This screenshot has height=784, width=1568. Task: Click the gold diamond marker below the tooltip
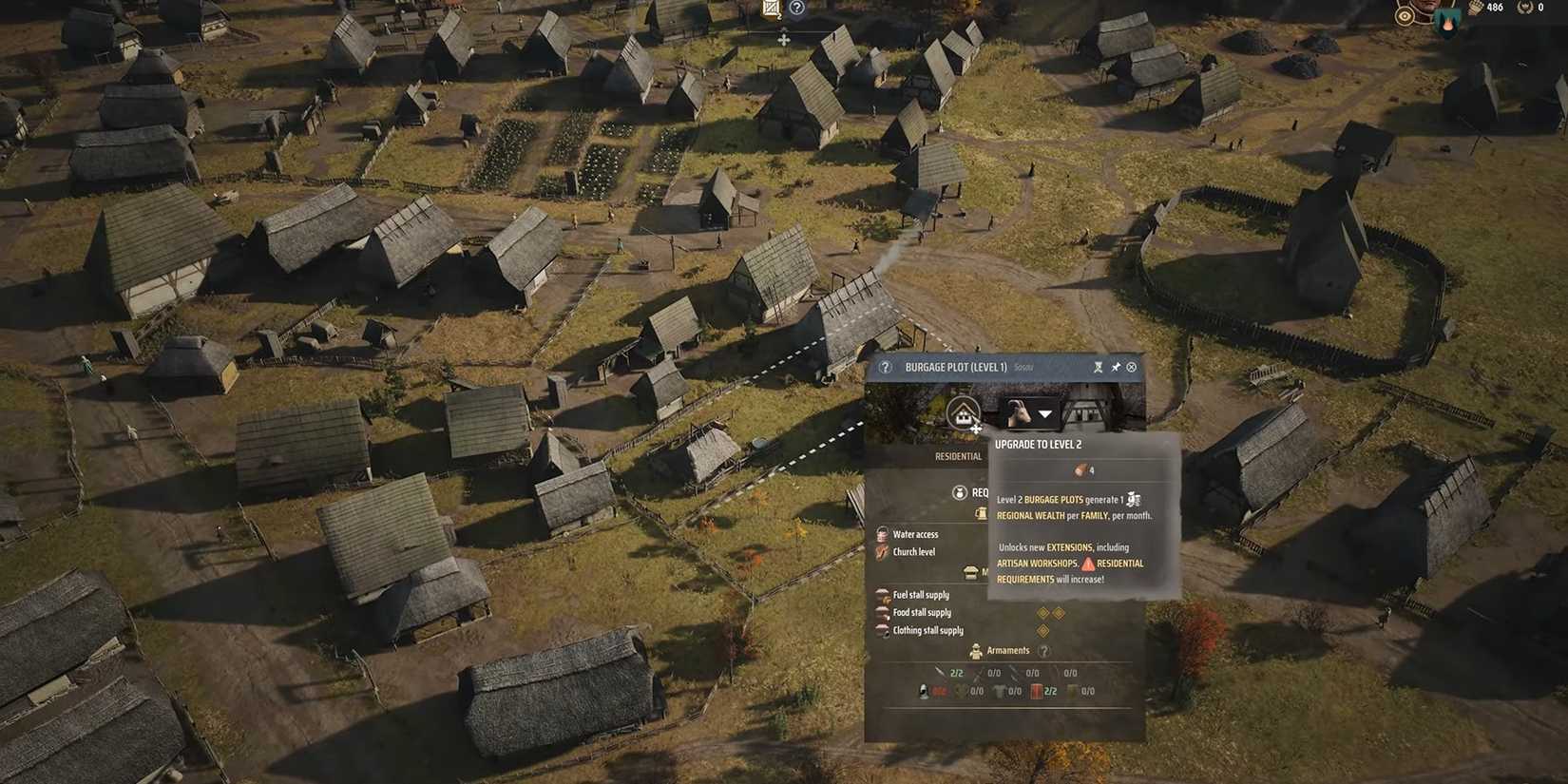point(1042,629)
